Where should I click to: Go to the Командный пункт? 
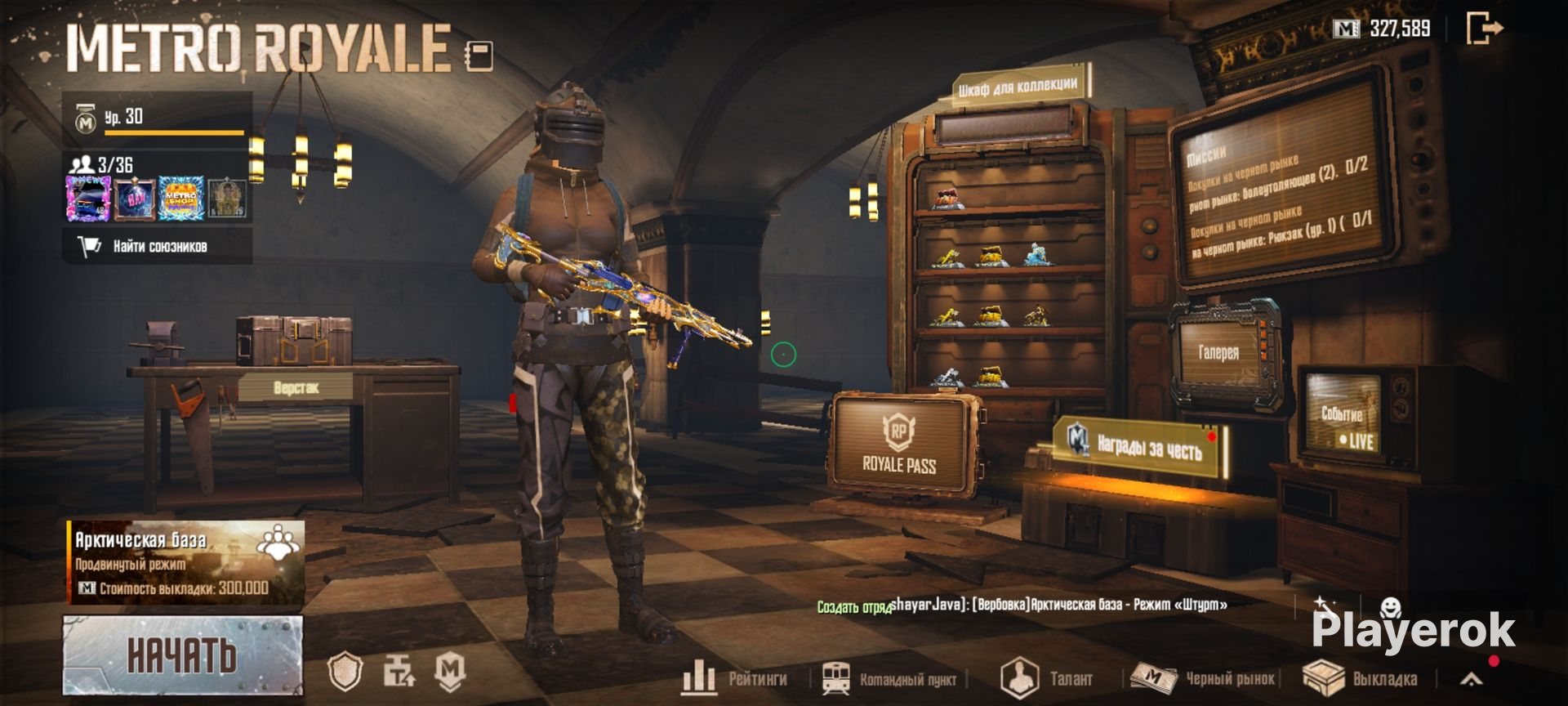coord(890,678)
